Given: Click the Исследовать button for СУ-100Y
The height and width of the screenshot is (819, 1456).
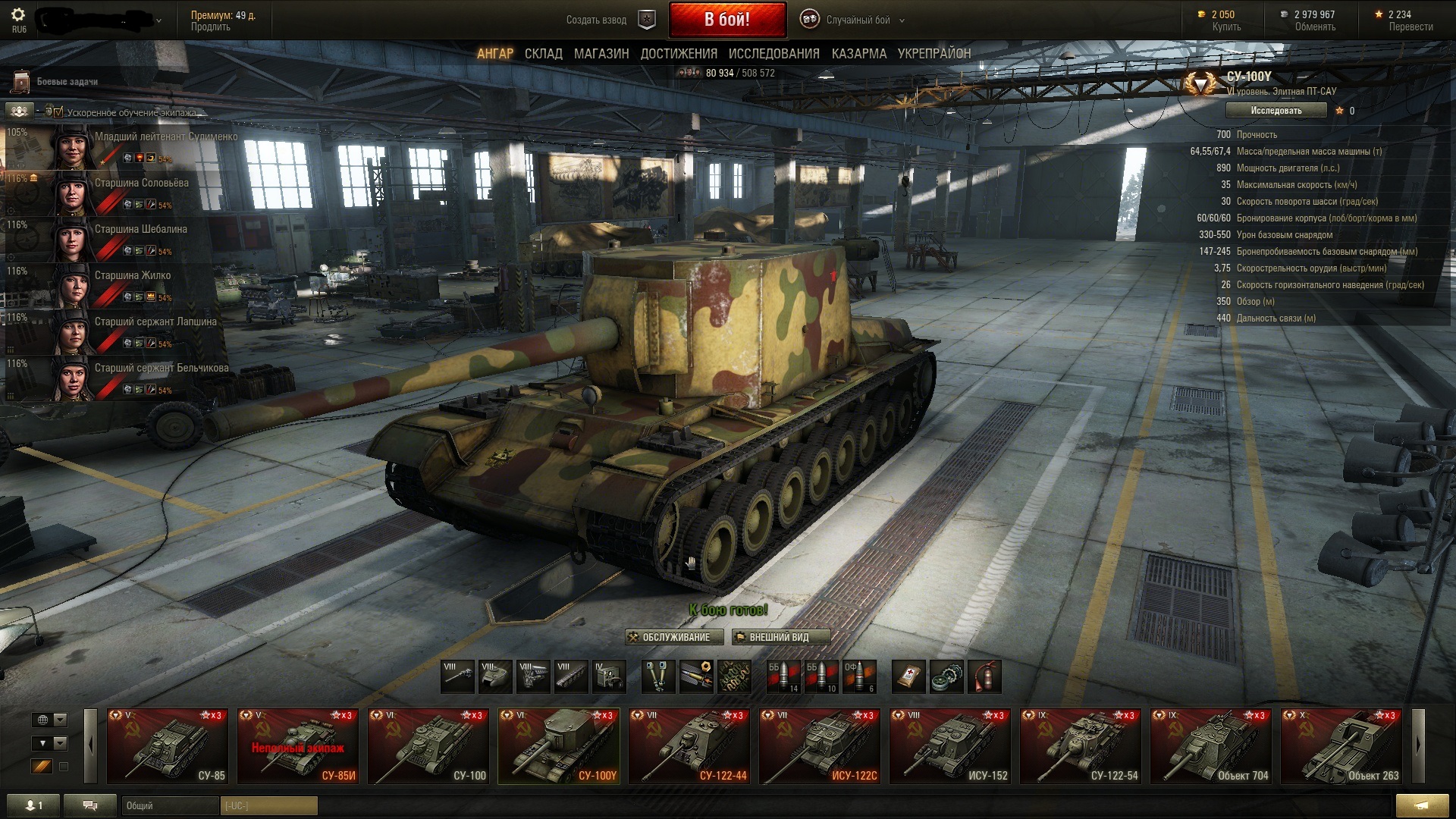Looking at the screenshot, I should click(1276, 111).
